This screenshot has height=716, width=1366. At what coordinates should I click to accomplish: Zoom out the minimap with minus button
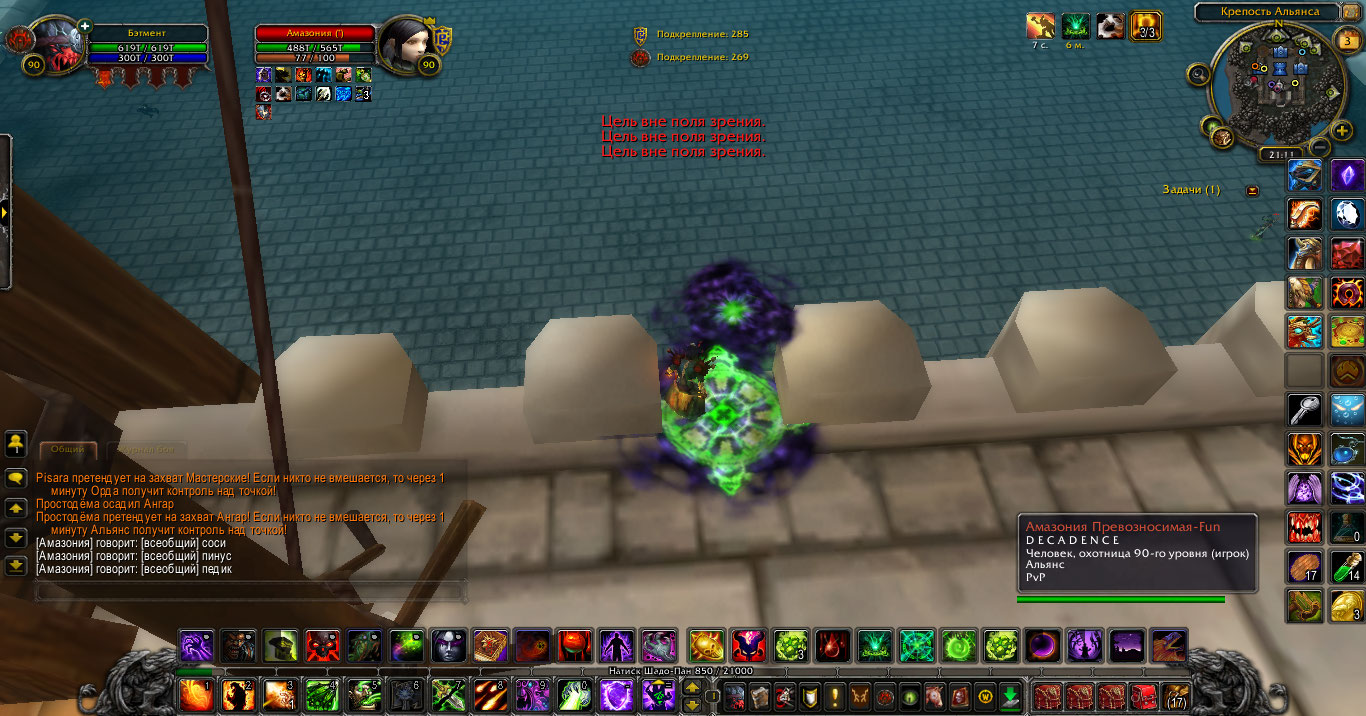coord(1317,147)
